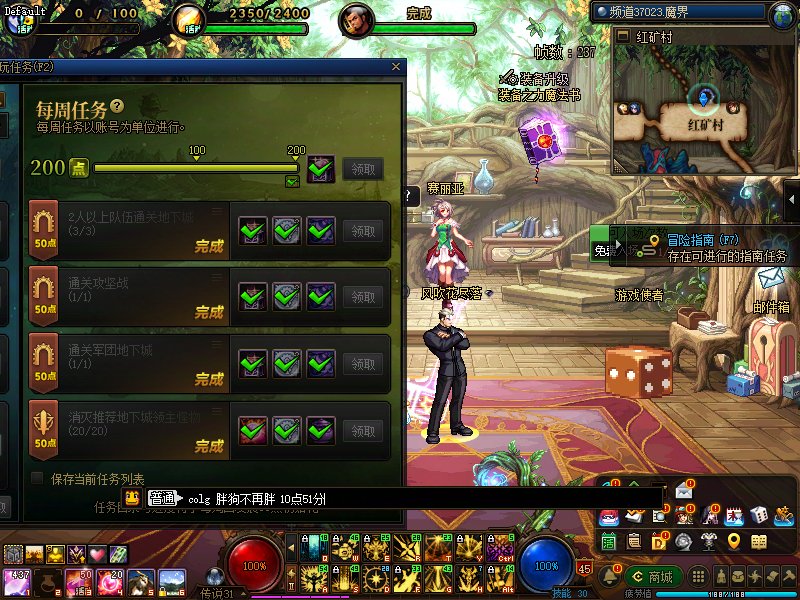Image resolution: width=800 pixels, height=600 pixels.
Task: Open the clipboard quest list icon
Action: (633, 541)
